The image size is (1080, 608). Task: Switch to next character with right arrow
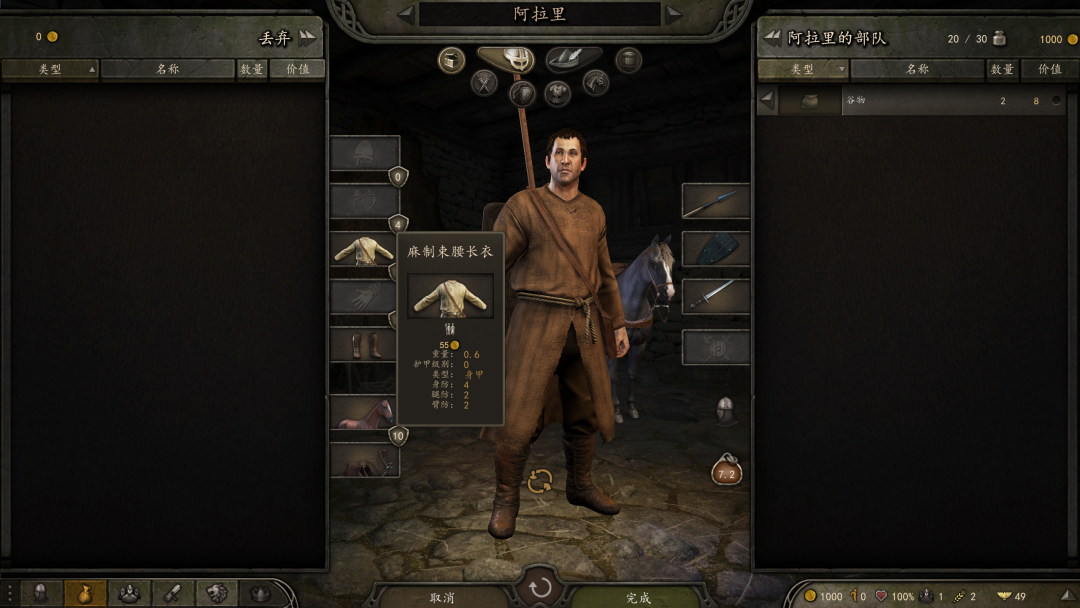point(674,14)
